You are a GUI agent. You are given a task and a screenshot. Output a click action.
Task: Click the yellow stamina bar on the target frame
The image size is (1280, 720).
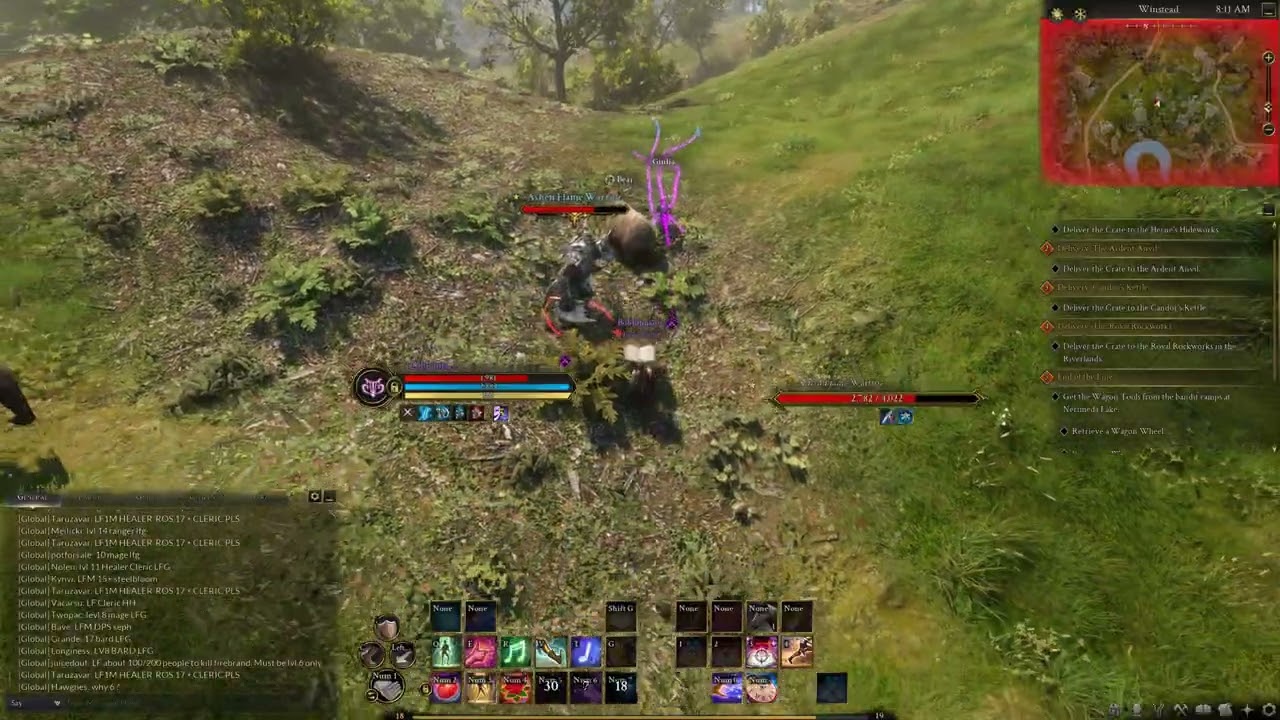[490, 394]
